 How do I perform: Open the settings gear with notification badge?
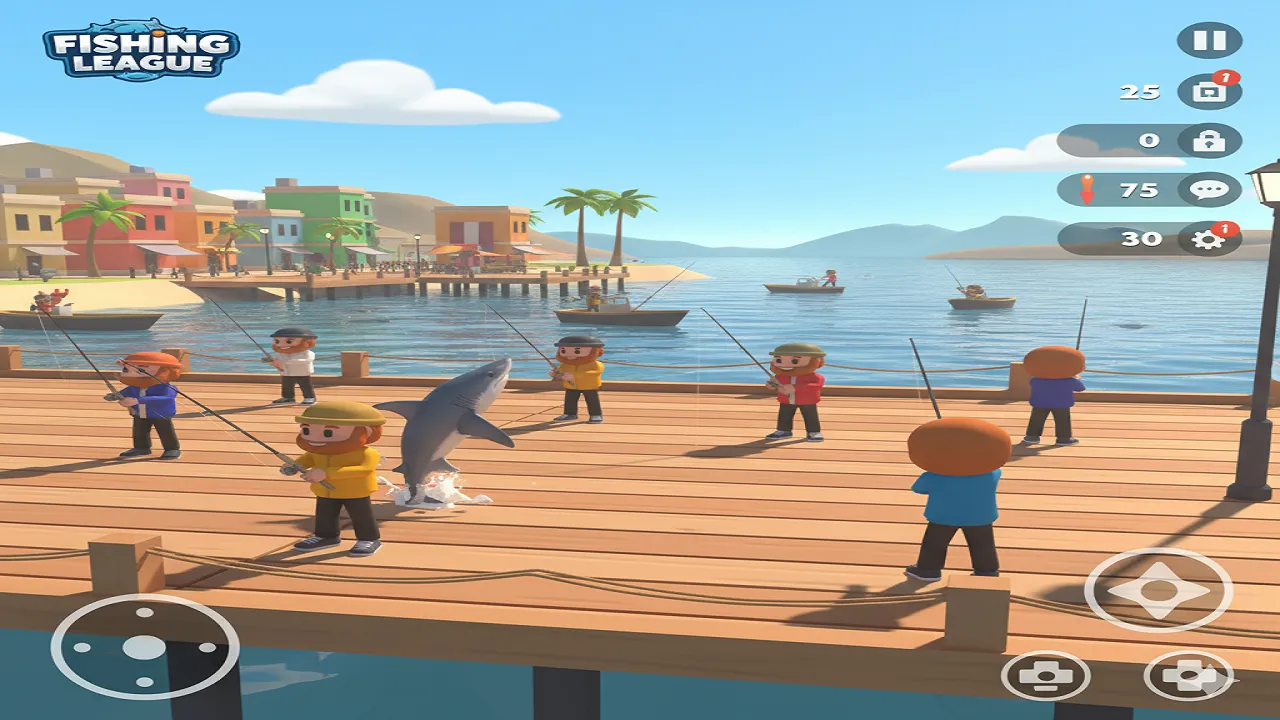1211,237
